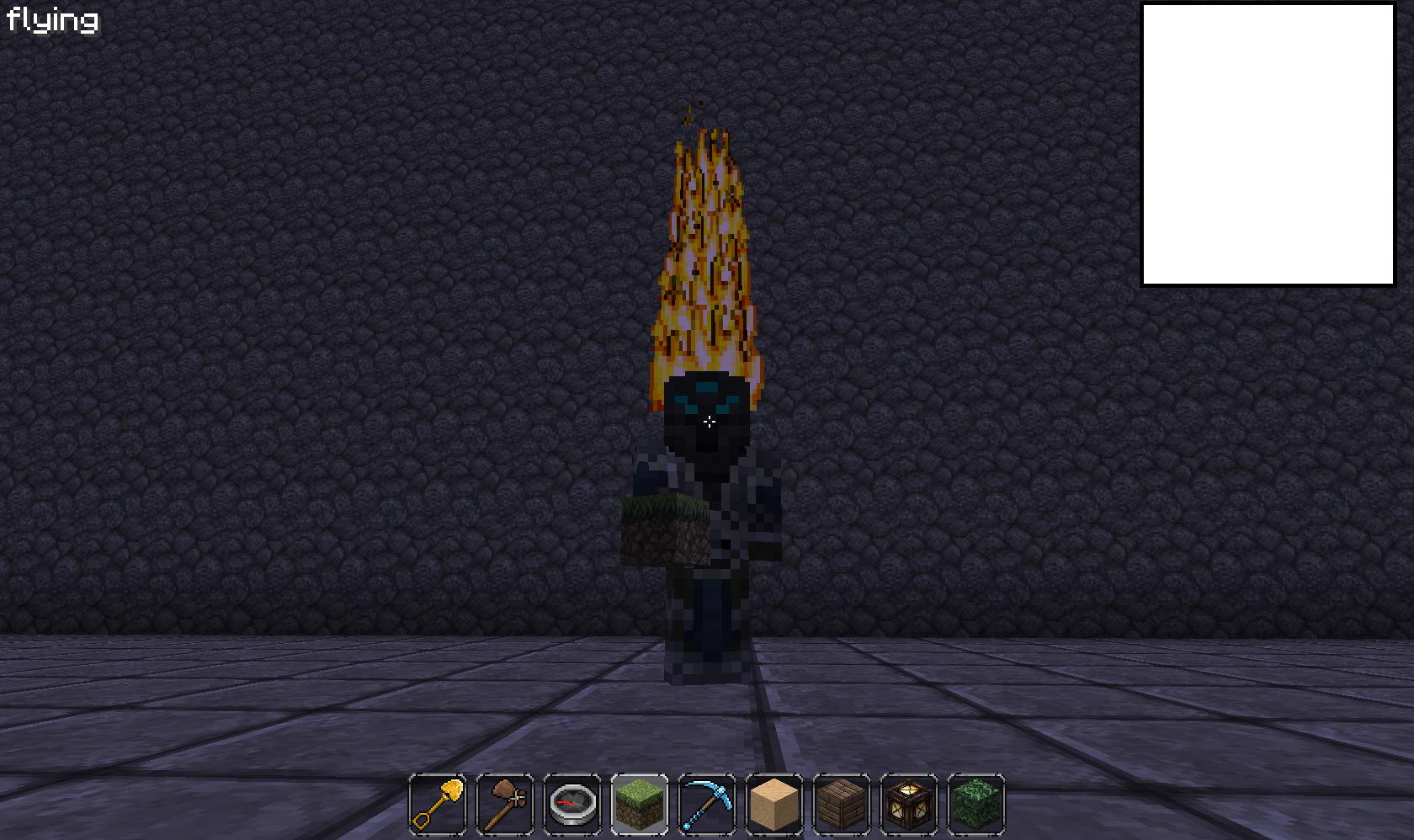Screen dimensions: 1414x840
Task: Select the glowing lantern block slot
Action: click(x=909, y=804)
